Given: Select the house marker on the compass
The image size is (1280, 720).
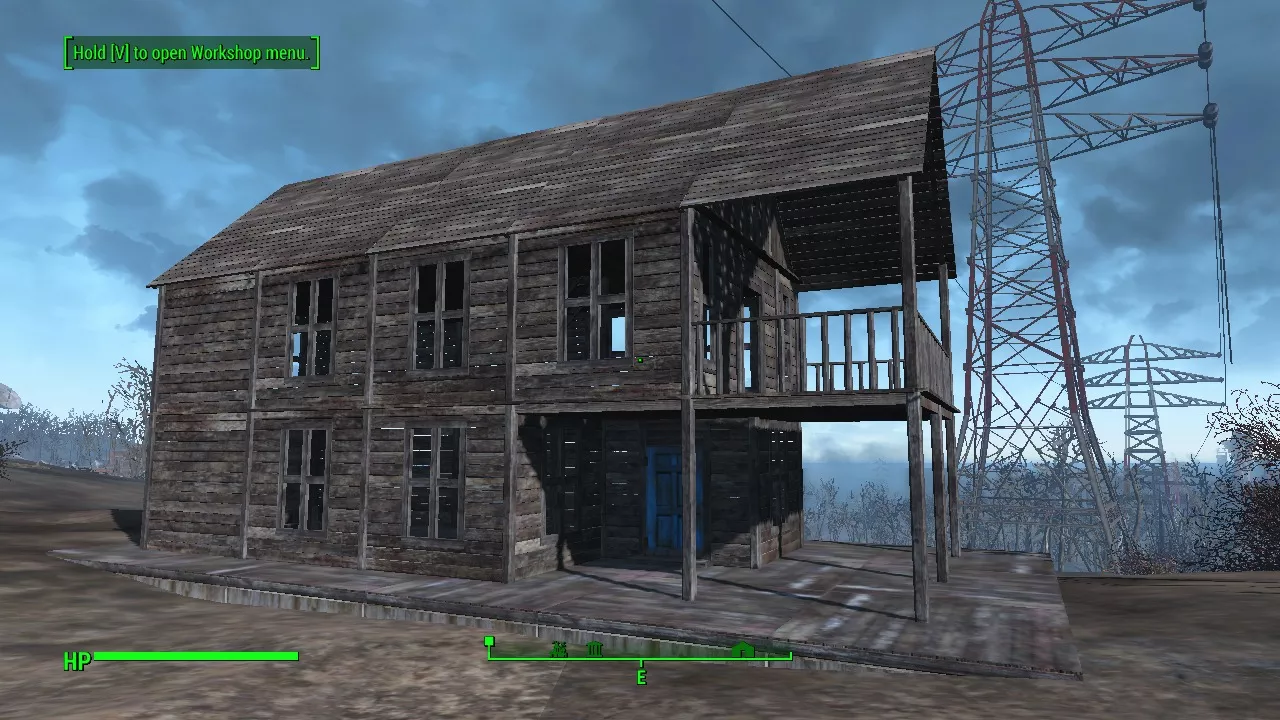Looking at the screenshot, I should (x=741, y=650).
